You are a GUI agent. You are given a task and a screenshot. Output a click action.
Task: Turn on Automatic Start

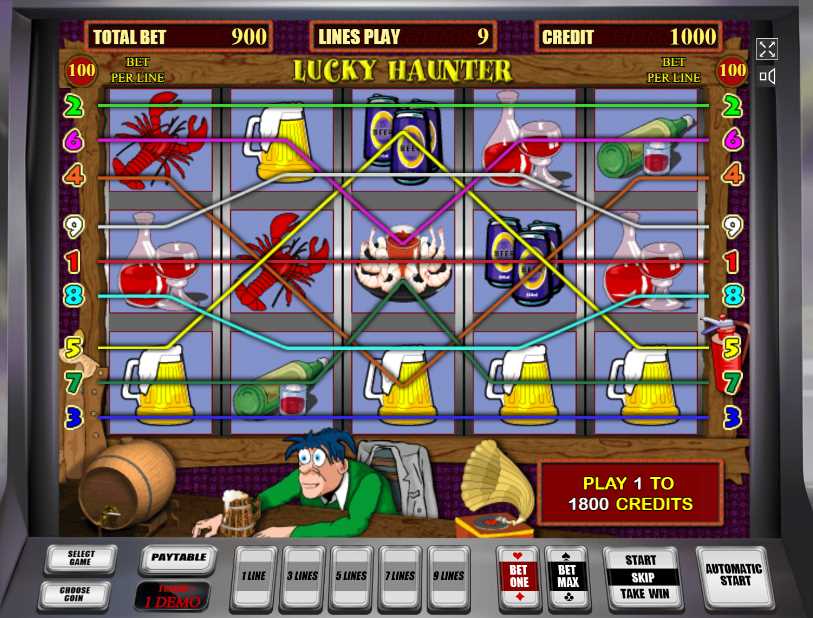(733, 577)
